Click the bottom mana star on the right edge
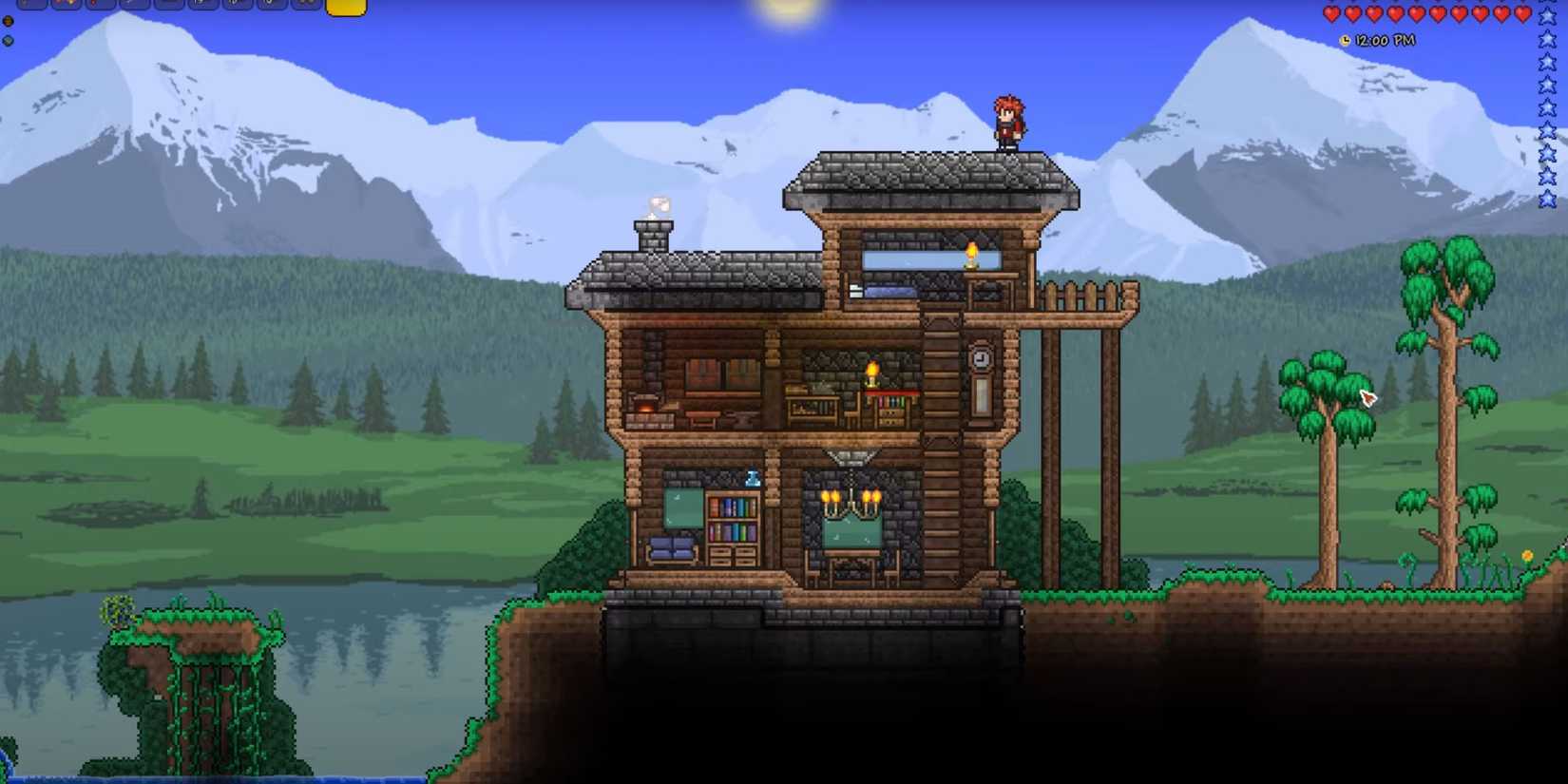This screenshot has height=784, width=1568. 1546,198
